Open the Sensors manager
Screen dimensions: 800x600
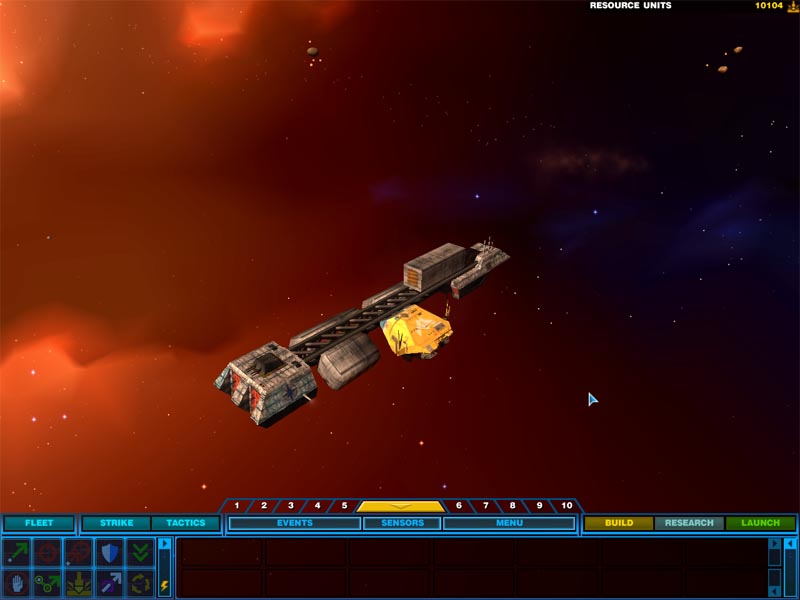(402, 523)
